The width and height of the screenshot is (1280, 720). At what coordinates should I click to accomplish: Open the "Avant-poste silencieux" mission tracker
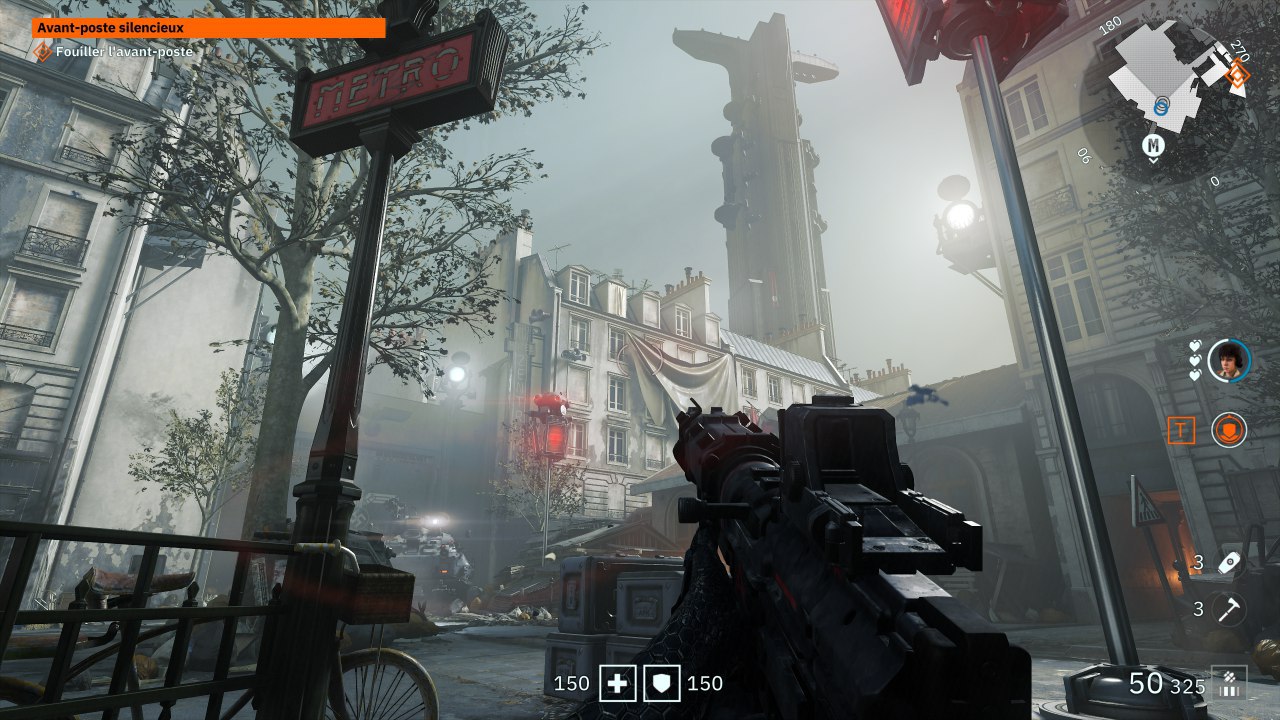point(208,28)
